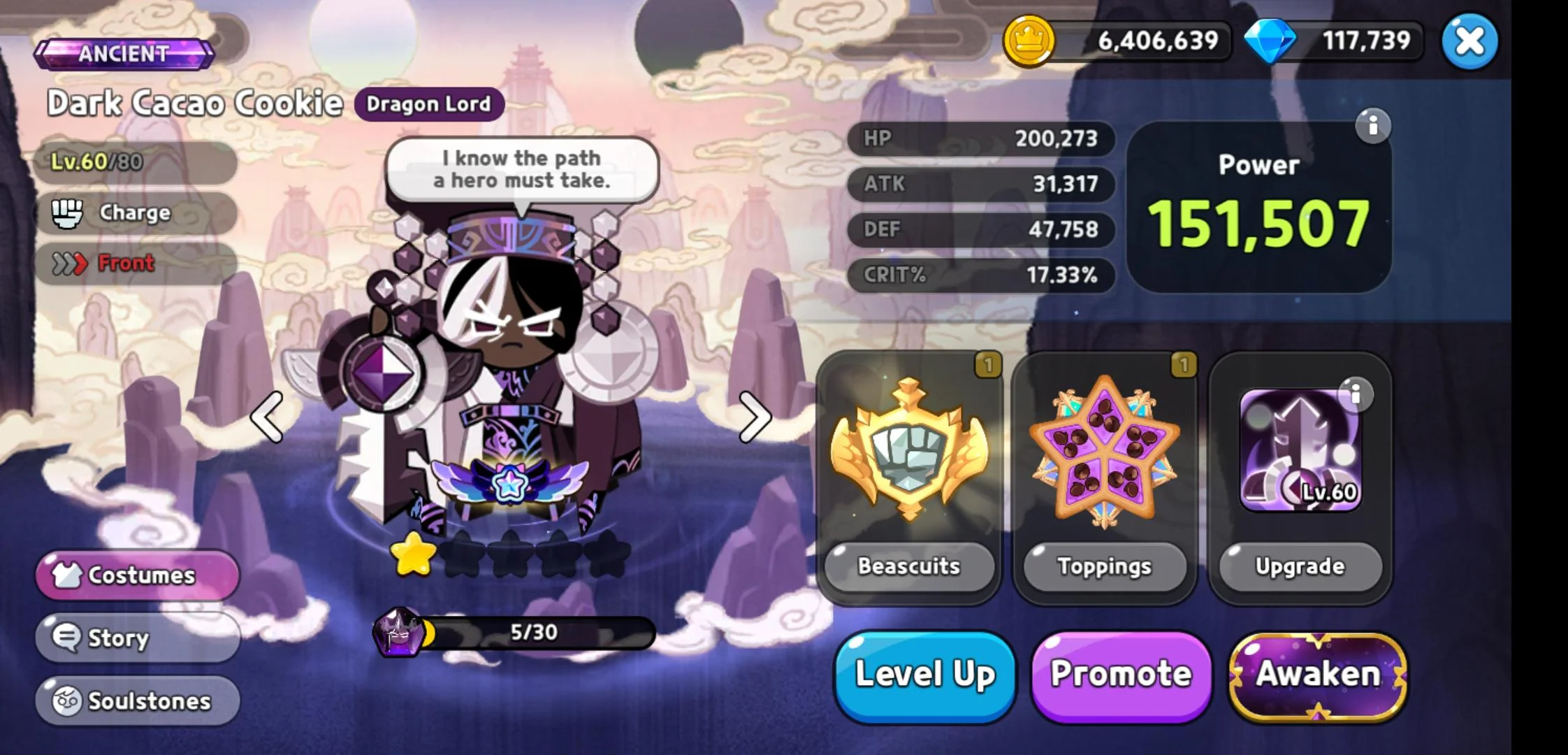
Task: Tap the Charge type label
Action: pyautogui.click(x=135, y=213)
